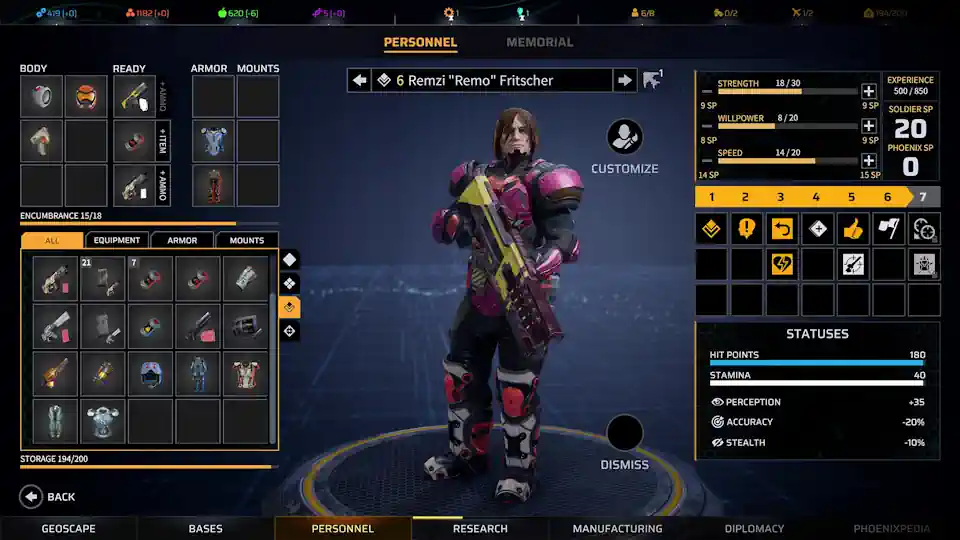960x540 pixels.
Task: Open the Customize soldier option
Action: [625, 138]
